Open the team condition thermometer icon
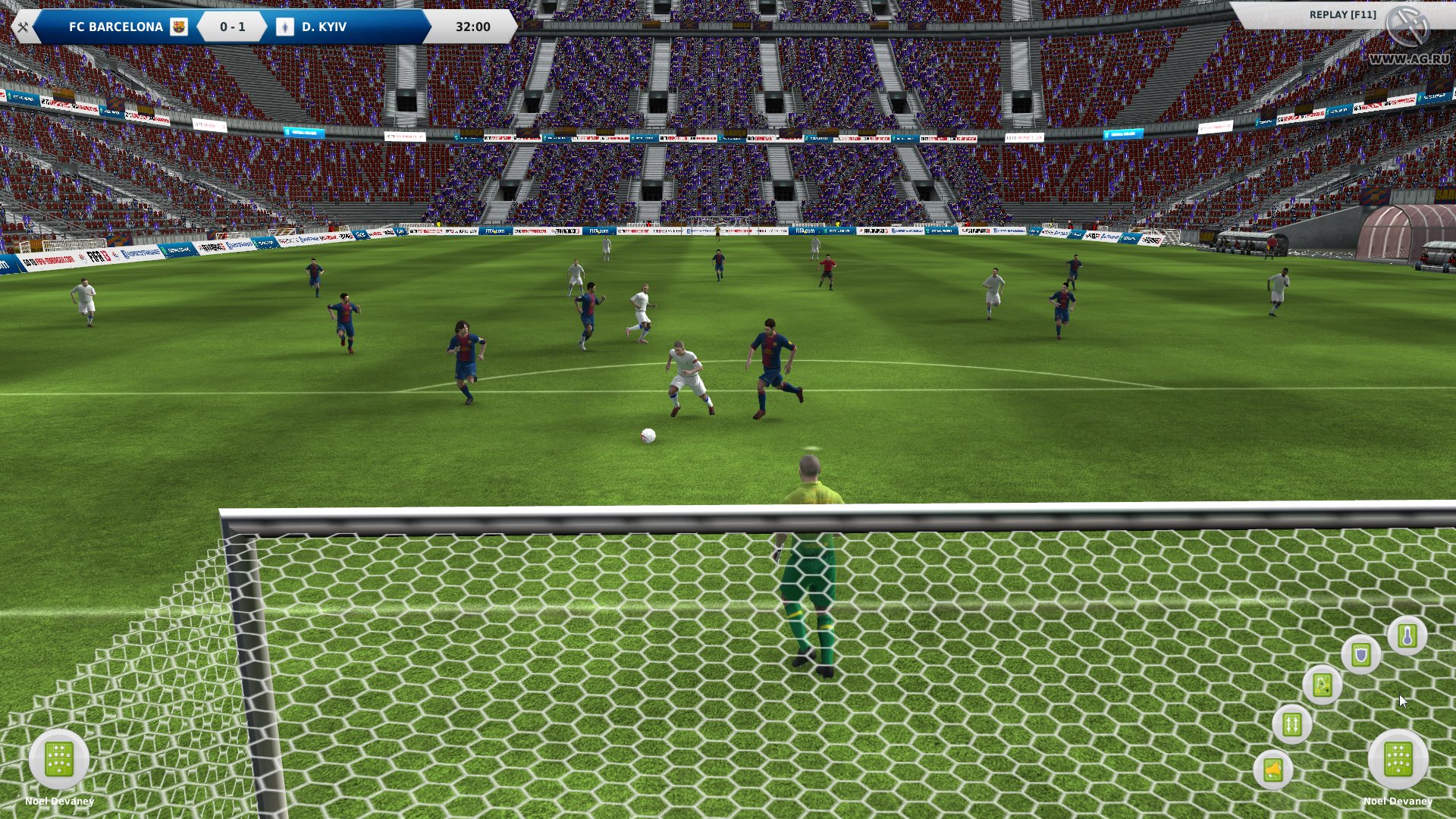The width and height of the screenshot is (1456, 819). [x=1407, y=637]
